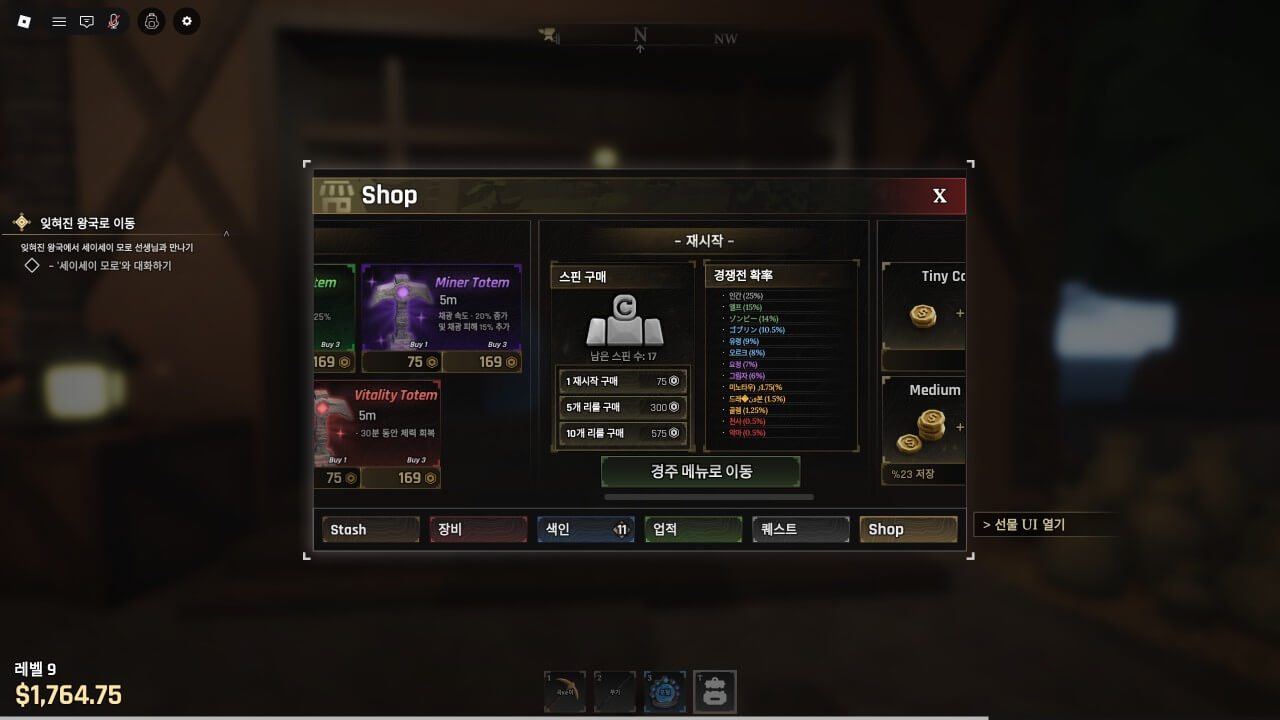Buy one Miner Totem for 75
This screenshot has width=1280, height=720.
tap(401, 362)
